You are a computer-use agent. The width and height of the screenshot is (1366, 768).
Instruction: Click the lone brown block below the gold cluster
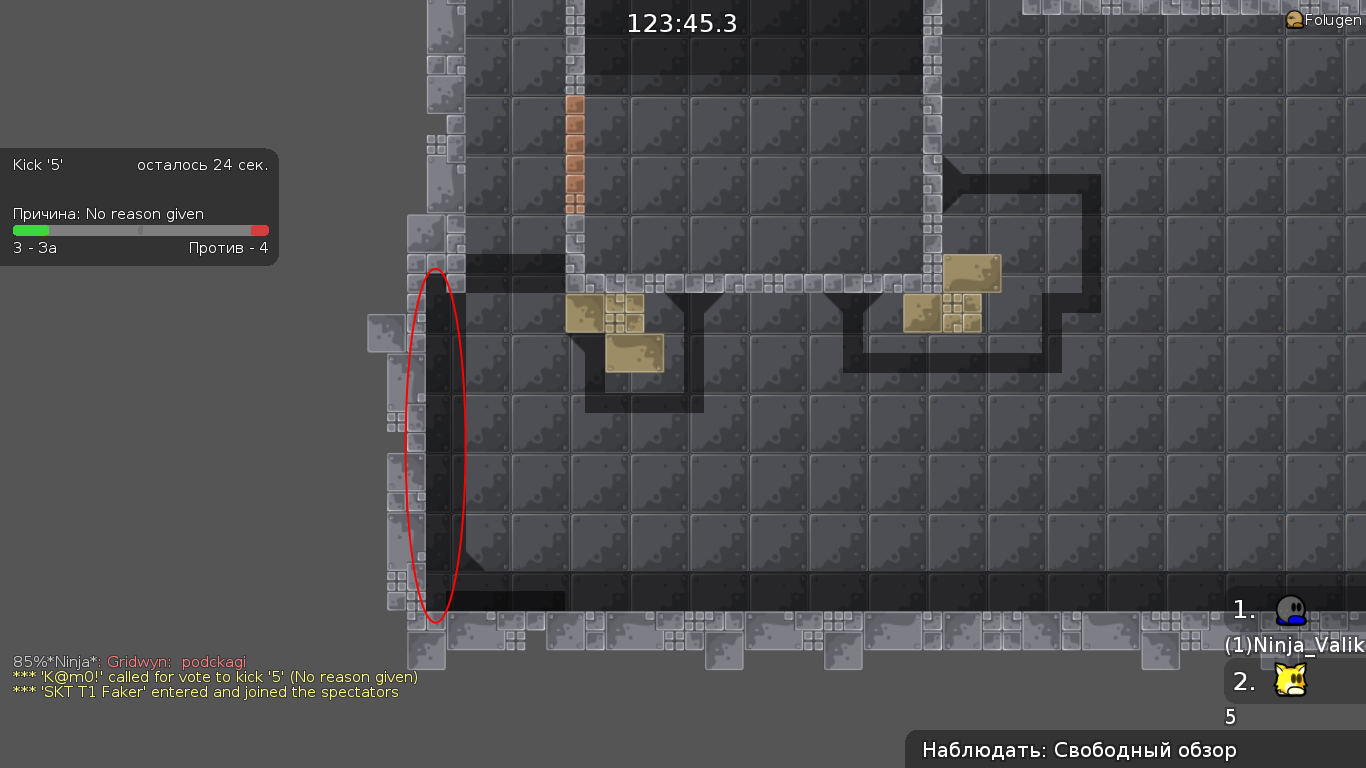click(636, 352)
